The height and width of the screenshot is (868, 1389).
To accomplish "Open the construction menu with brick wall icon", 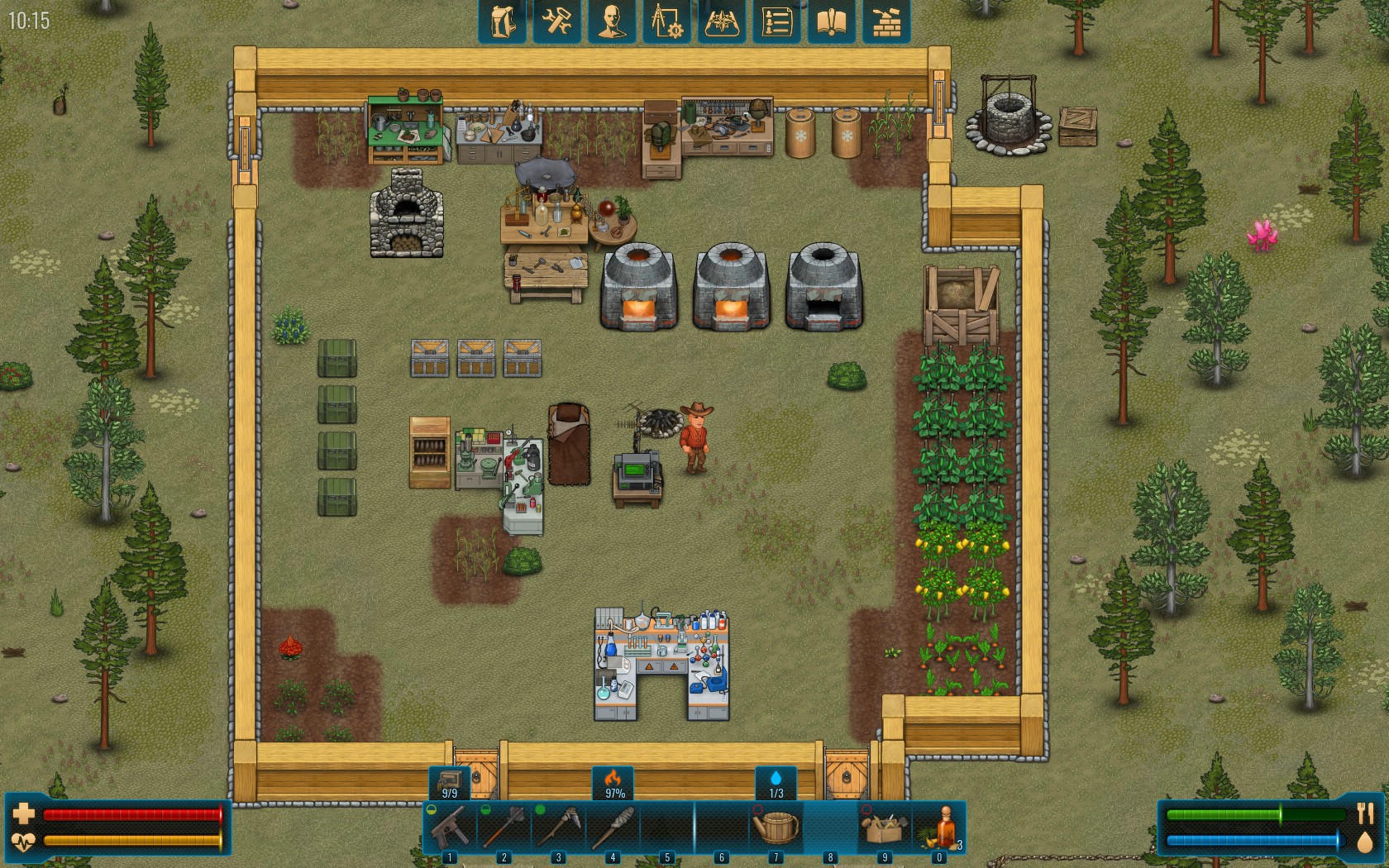I will click(x=886, y=21).
